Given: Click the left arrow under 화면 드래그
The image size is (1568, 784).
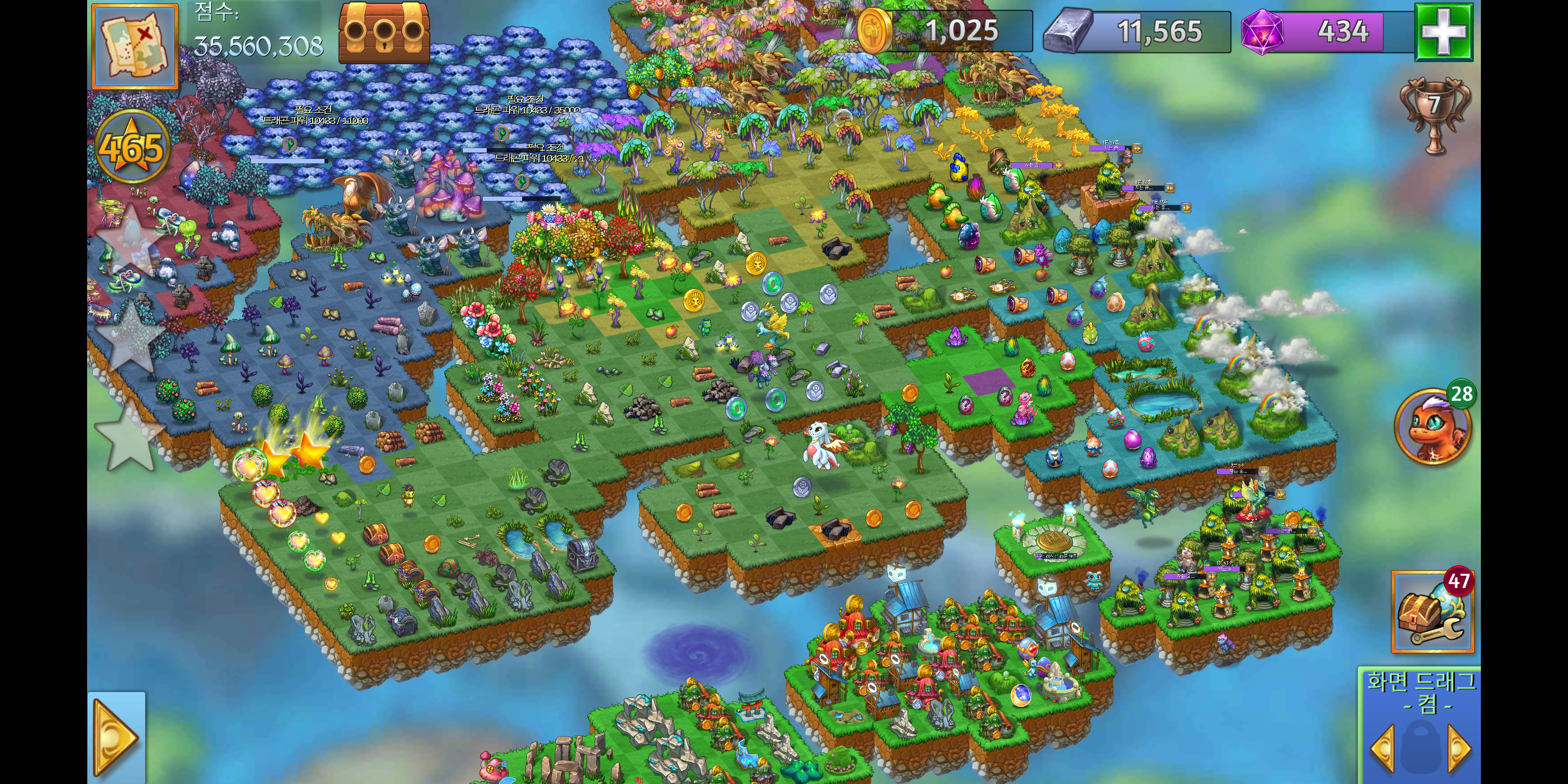Looking at the screenshot, I should click(1383, 748).
